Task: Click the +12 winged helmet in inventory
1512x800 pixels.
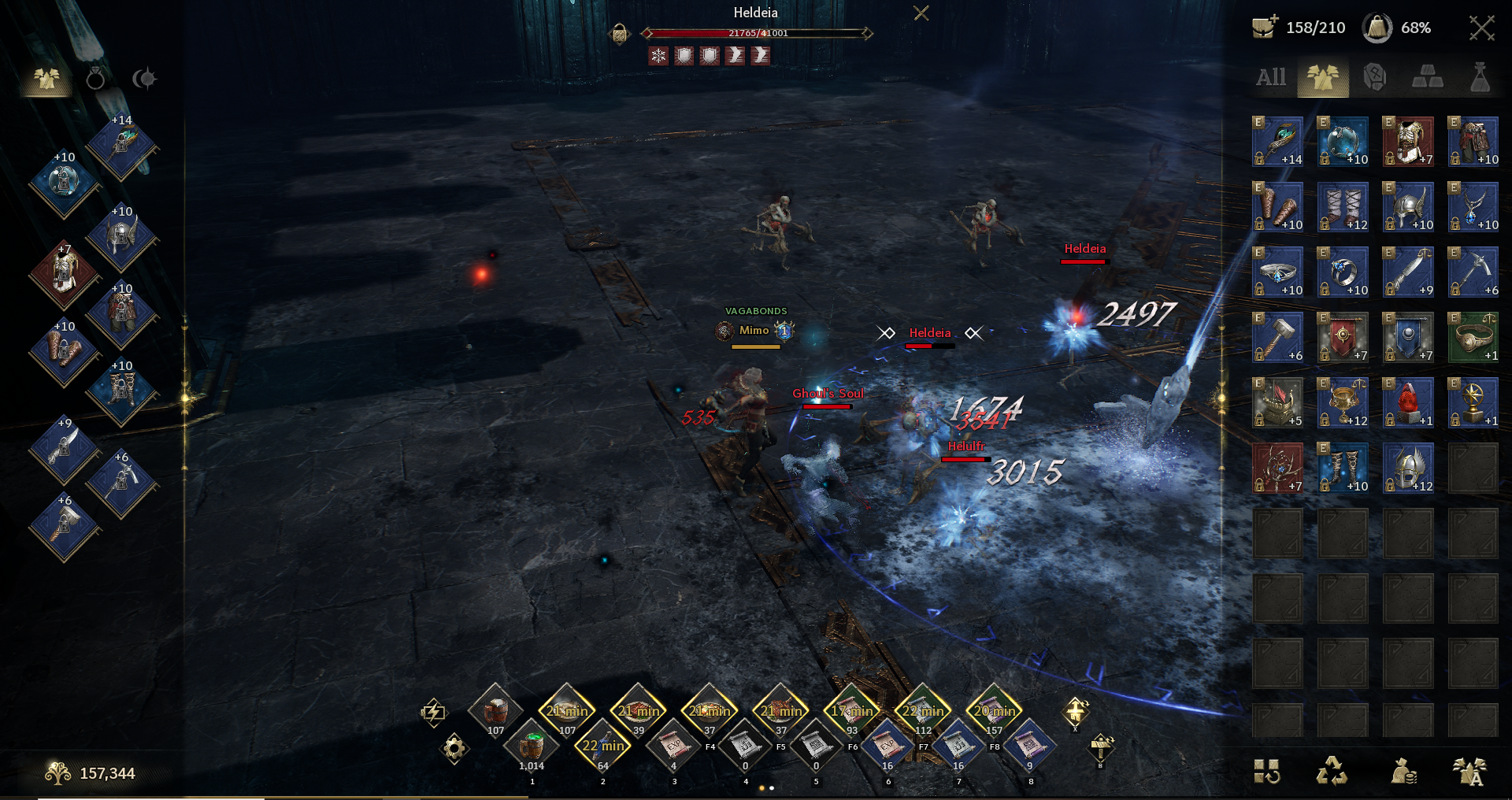Action: pyautogui.click(x=1408, y=468)
